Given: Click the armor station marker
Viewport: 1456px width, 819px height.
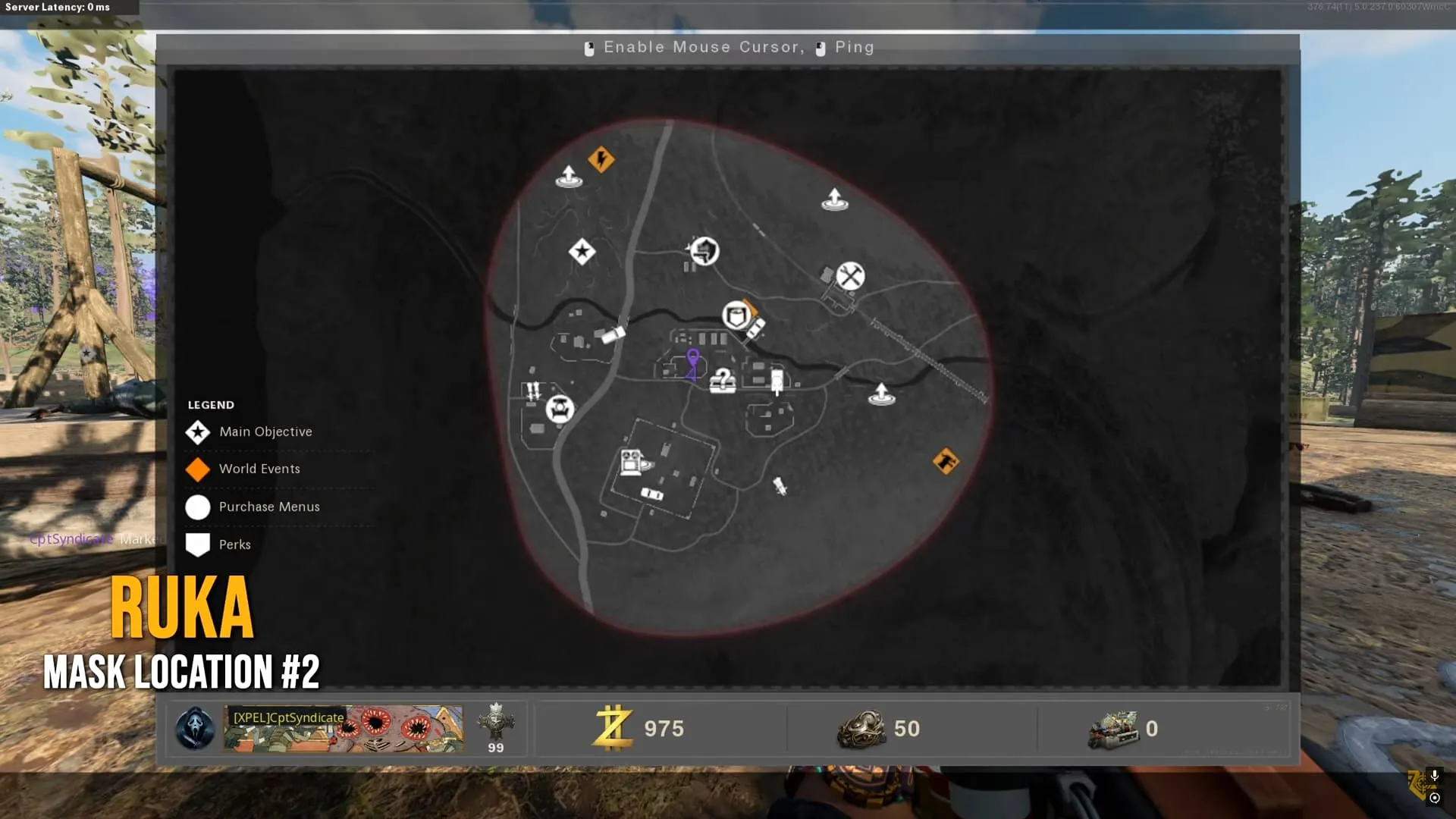Looking at the screenshot, I should (704, 250).
